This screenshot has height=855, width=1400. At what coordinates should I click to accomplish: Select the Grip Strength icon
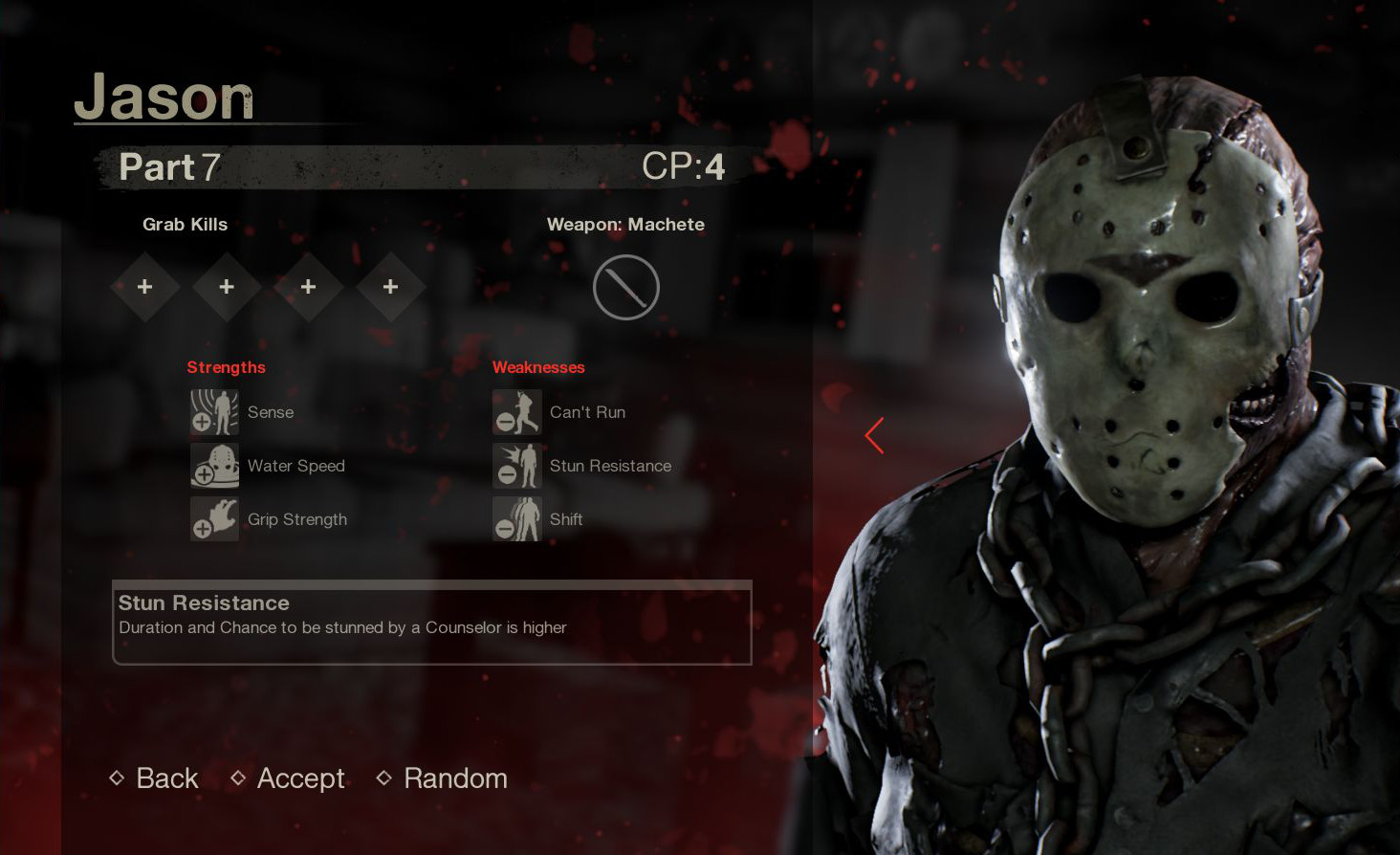(214, 519)
